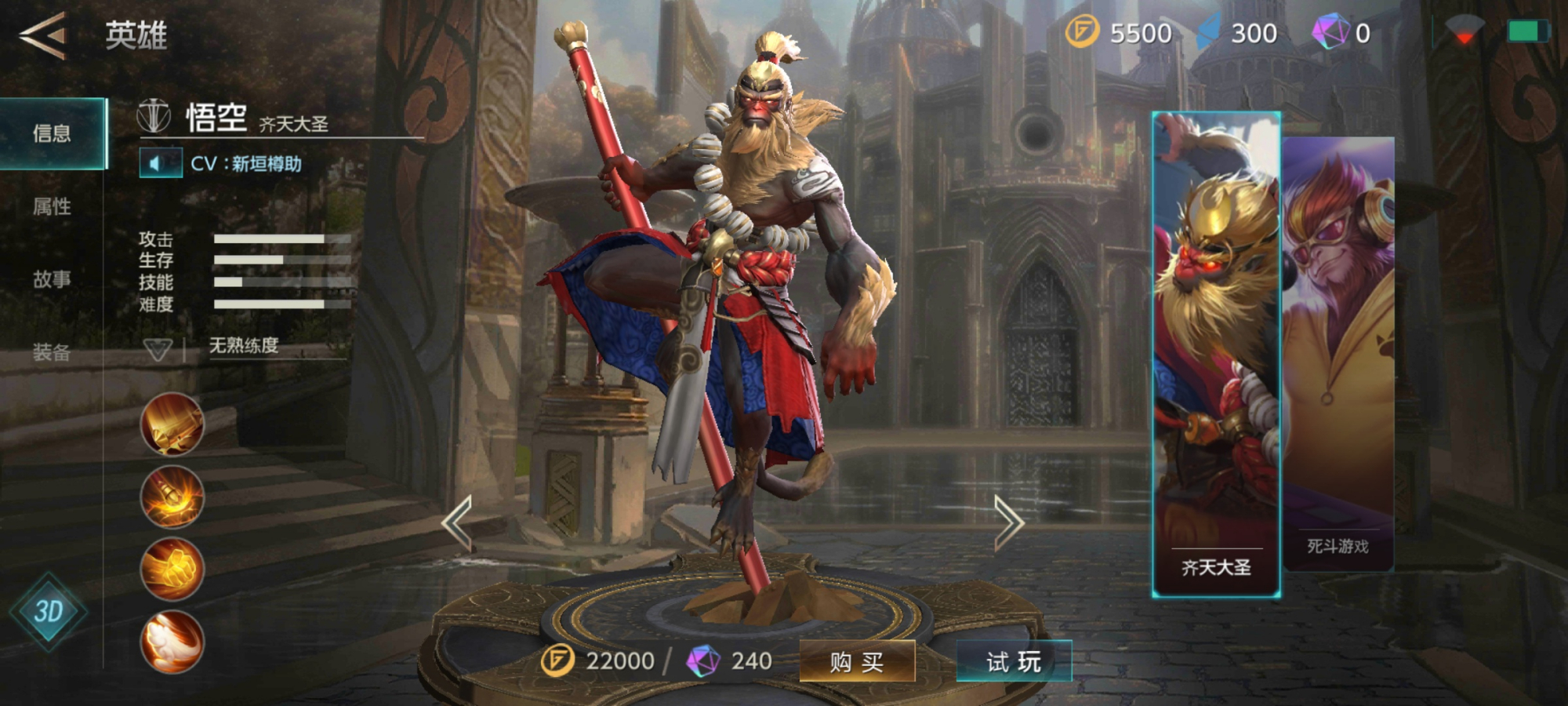
Task: Open the purple gem currency counter
Action: click(x=1342, y=33)
